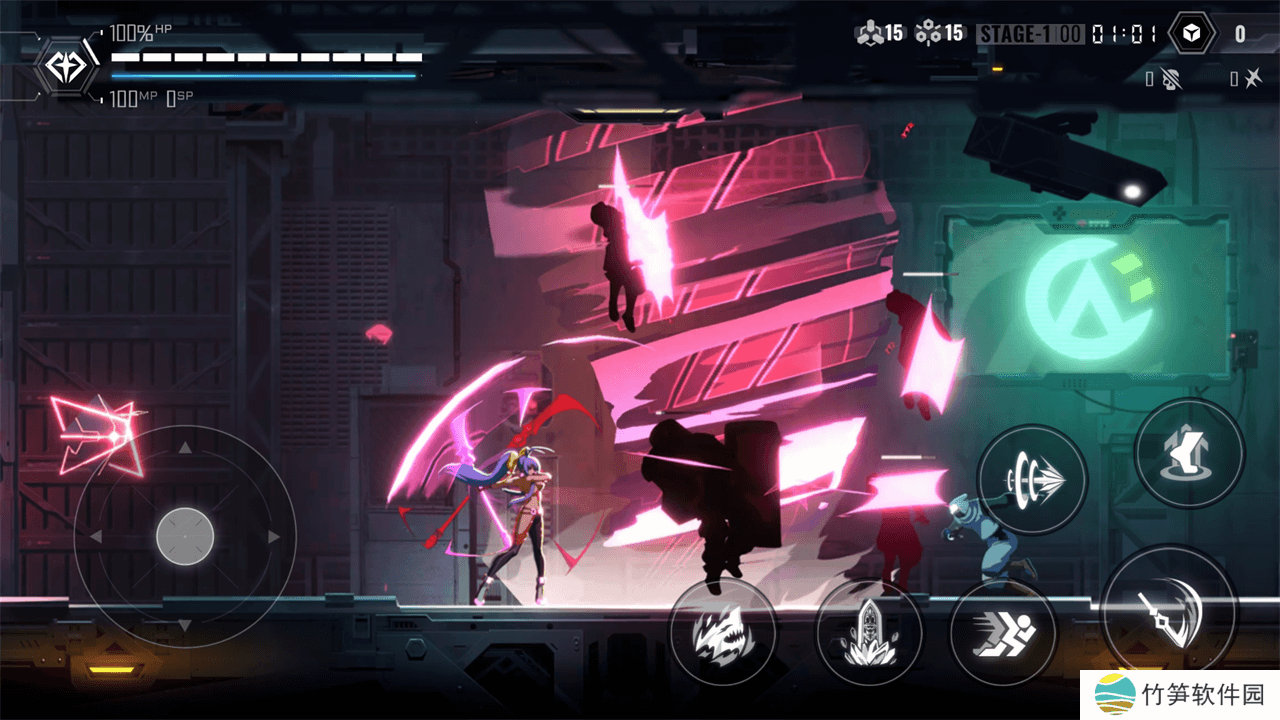Open the hexagon cube item counter
The height and width of the screenshot is (720, 1280).
1191,34
